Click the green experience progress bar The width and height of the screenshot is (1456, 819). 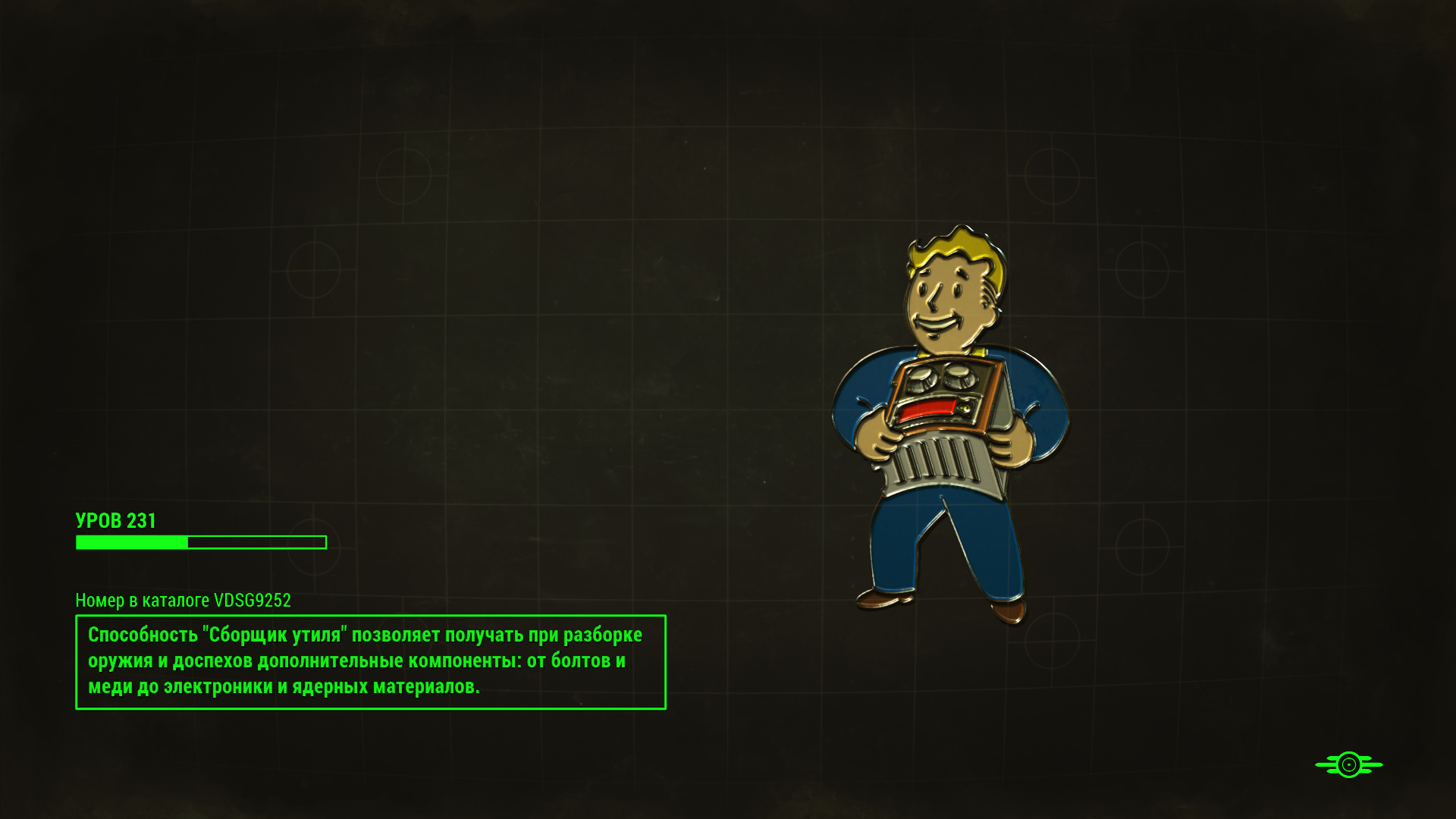[x=201, y=543]
